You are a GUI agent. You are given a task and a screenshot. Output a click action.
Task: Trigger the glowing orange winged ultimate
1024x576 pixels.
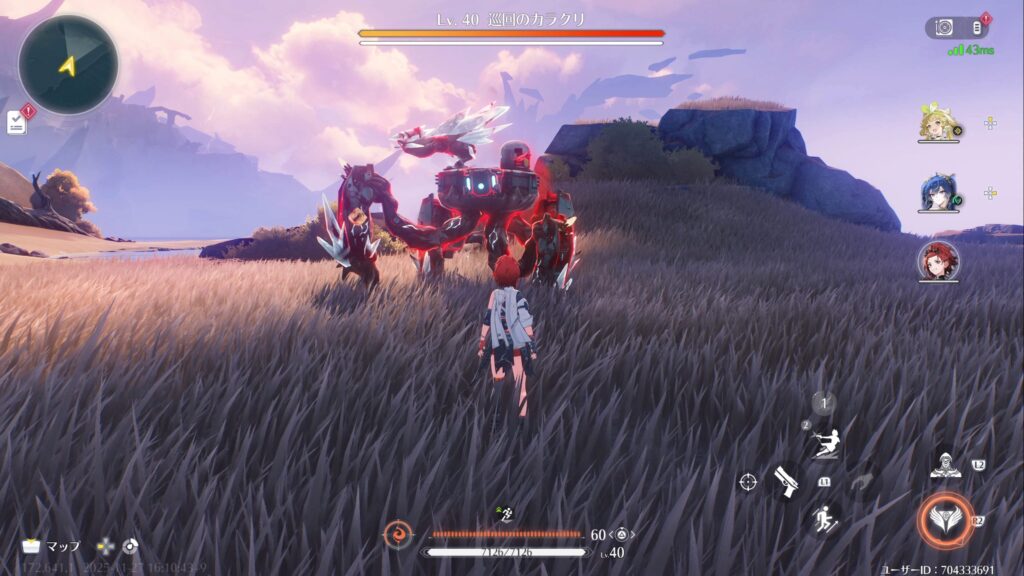944,520
